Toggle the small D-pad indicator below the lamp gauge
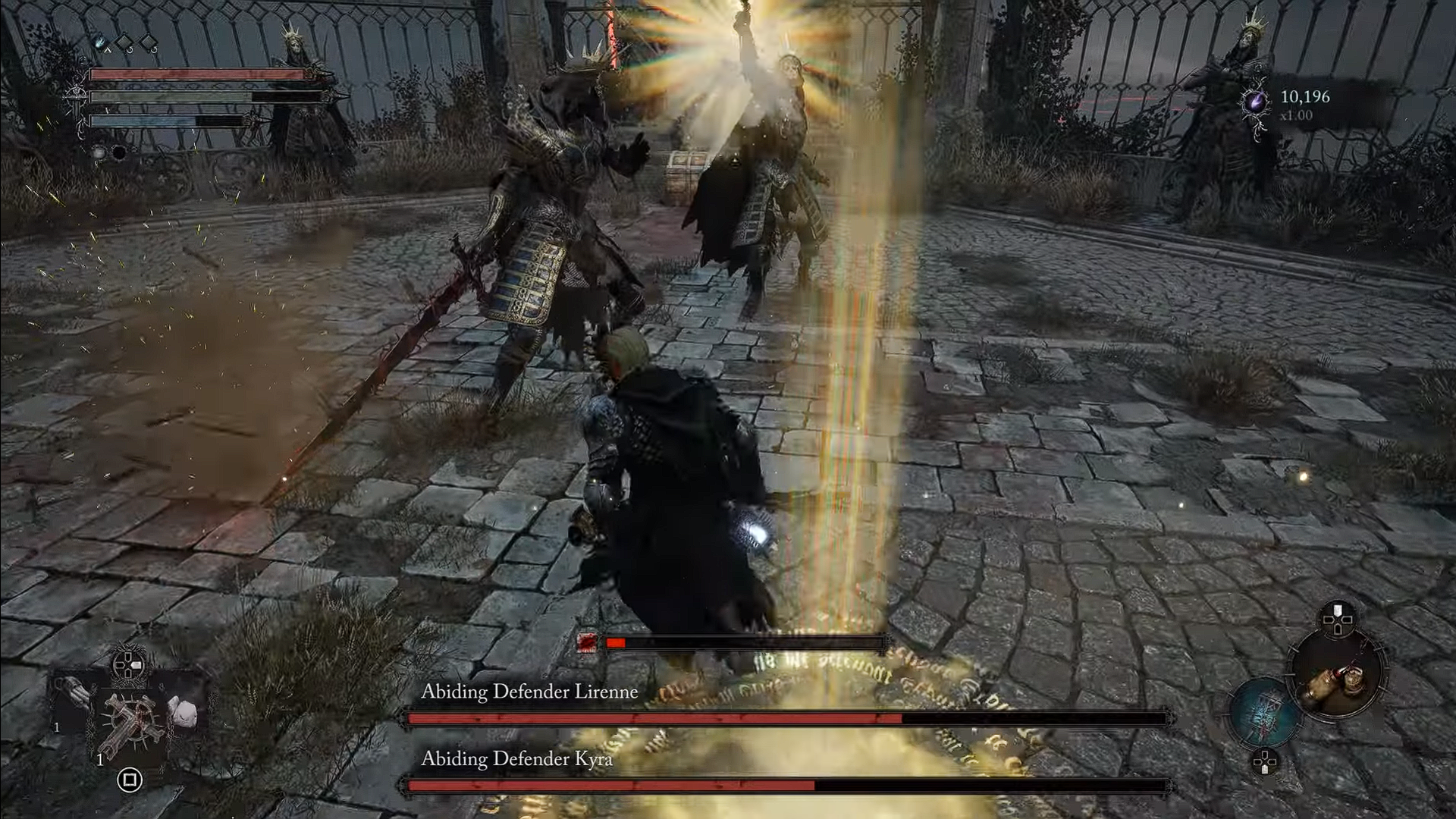The width and height of the screenshot is (1456, 819). click(x=1265, y=761)
